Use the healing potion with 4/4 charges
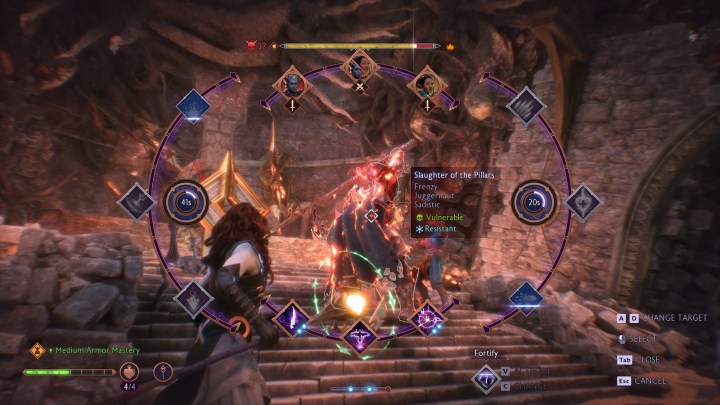The height and width of the screenshot is (405, 720). (128, 372)
